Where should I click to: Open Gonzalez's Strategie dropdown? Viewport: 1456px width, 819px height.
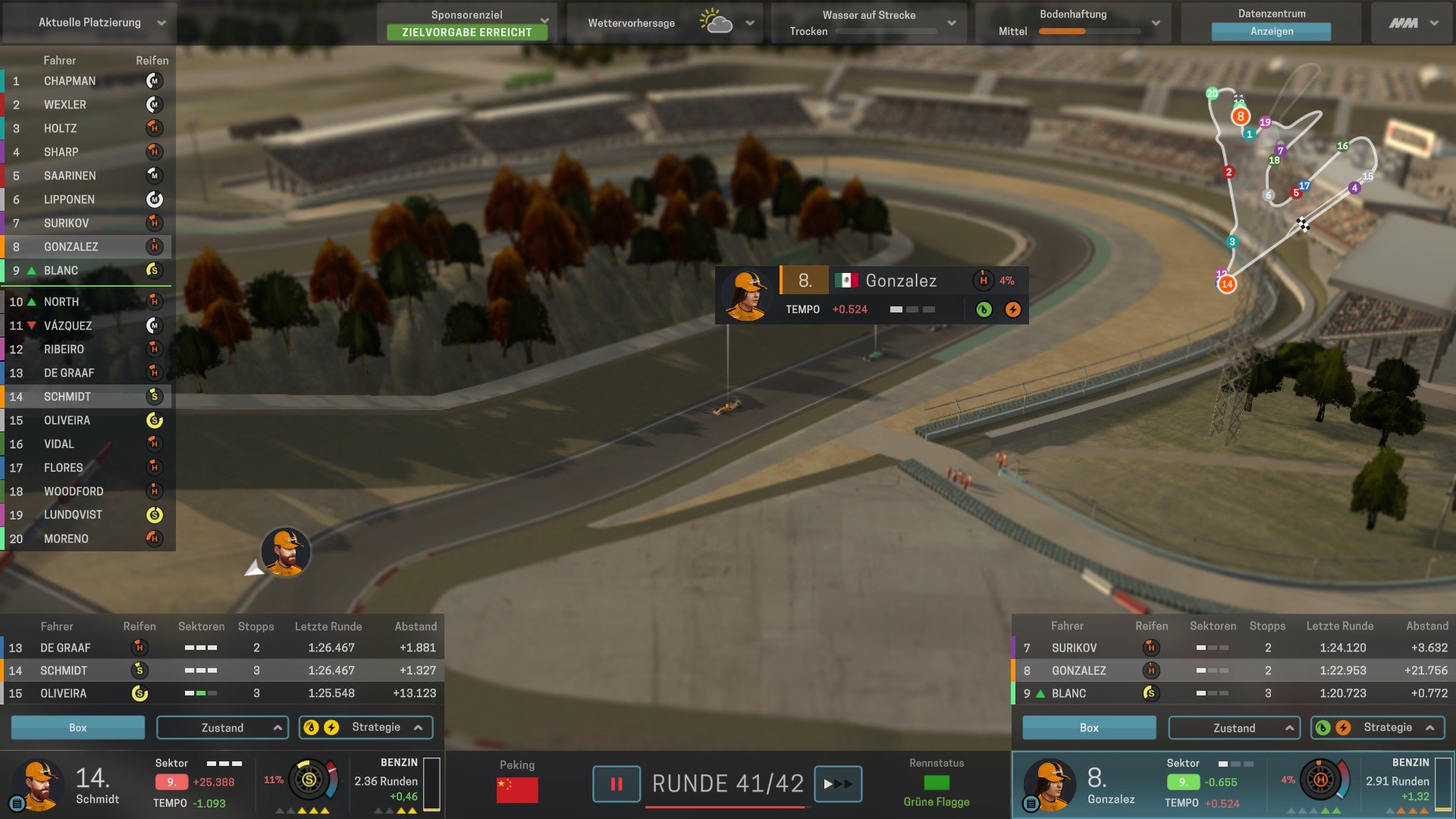[x=1378, y=727]
